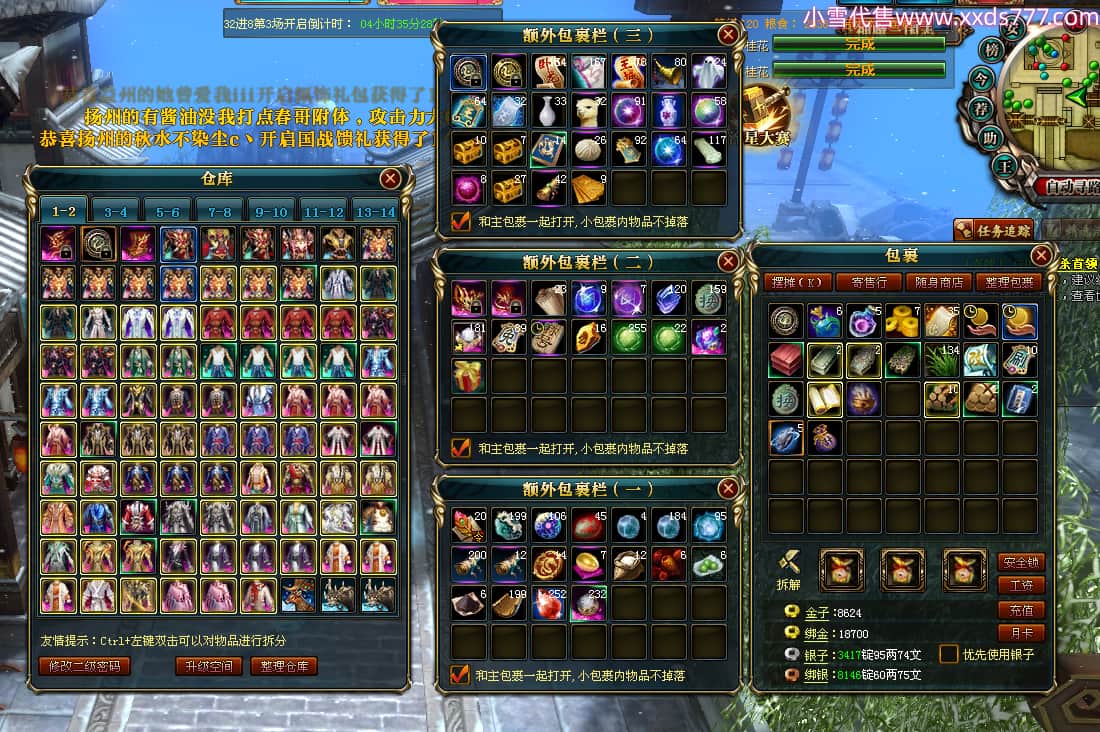The width and height of the screenshot is (1100, 732).
Task: Open the 任务追踪 quest tracker
Action: (x=993, y=231)
